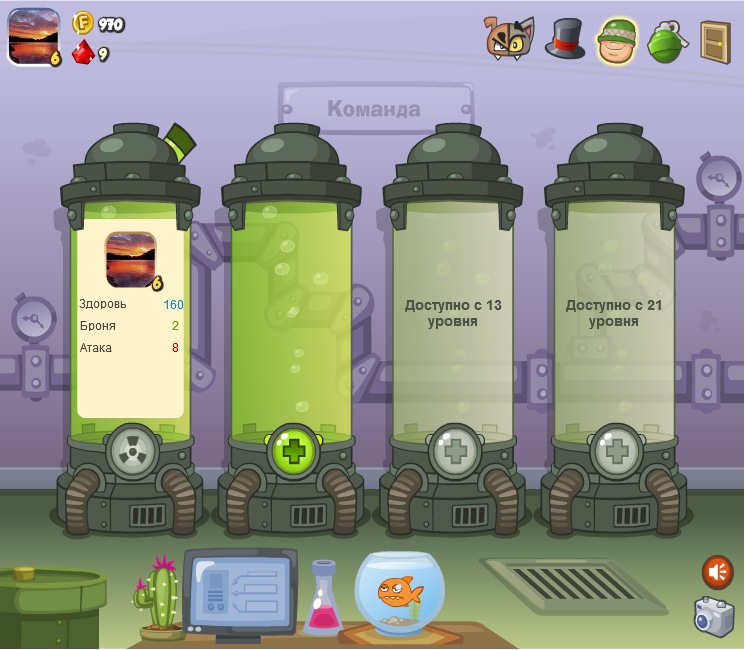Take a screenshot with the camera icon
The height and width of the screenshot is (650, 745).
coord(714,616)
